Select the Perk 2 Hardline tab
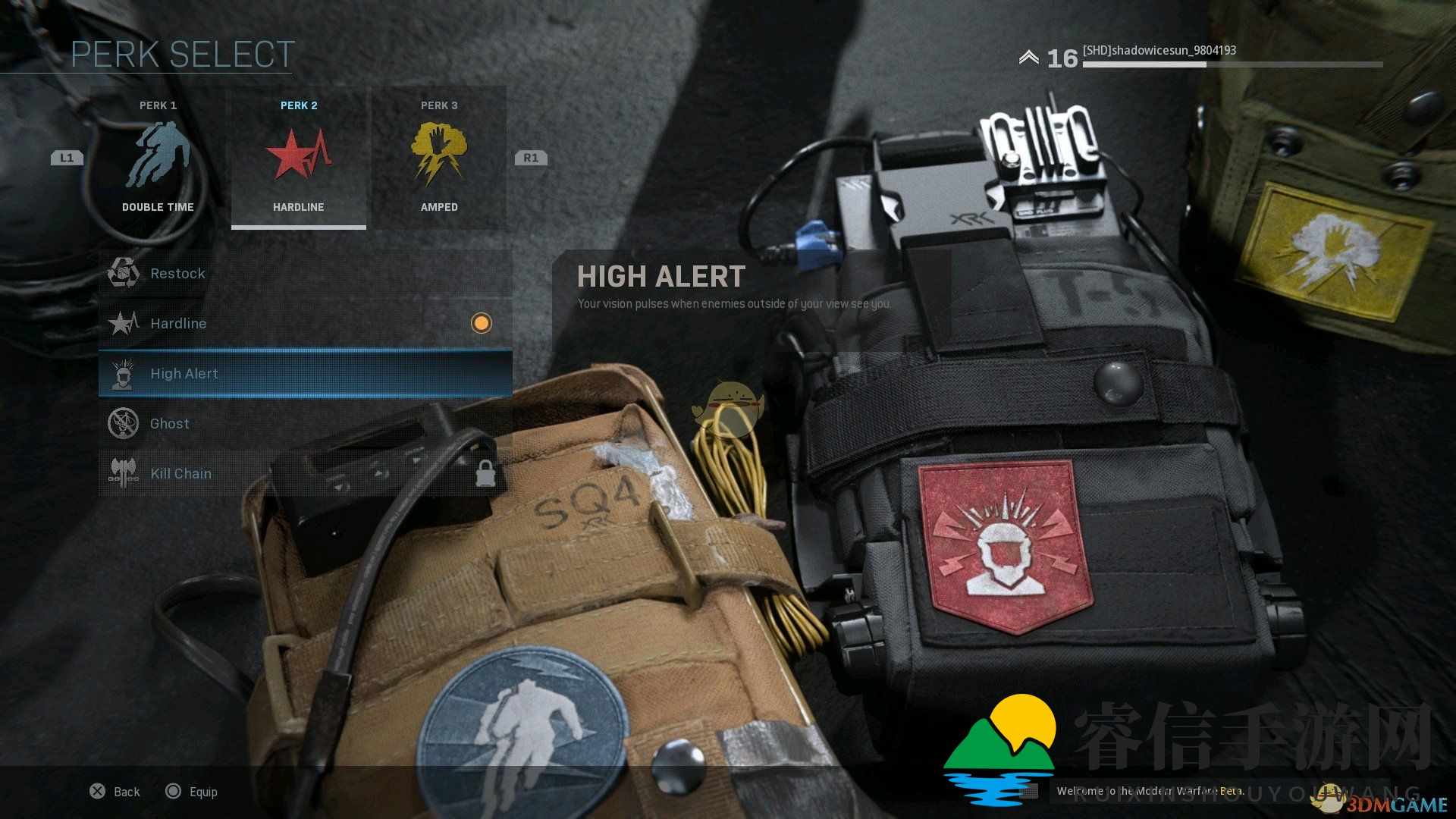The height and width of the screenshot is (819, 1456). coord(298,158)
